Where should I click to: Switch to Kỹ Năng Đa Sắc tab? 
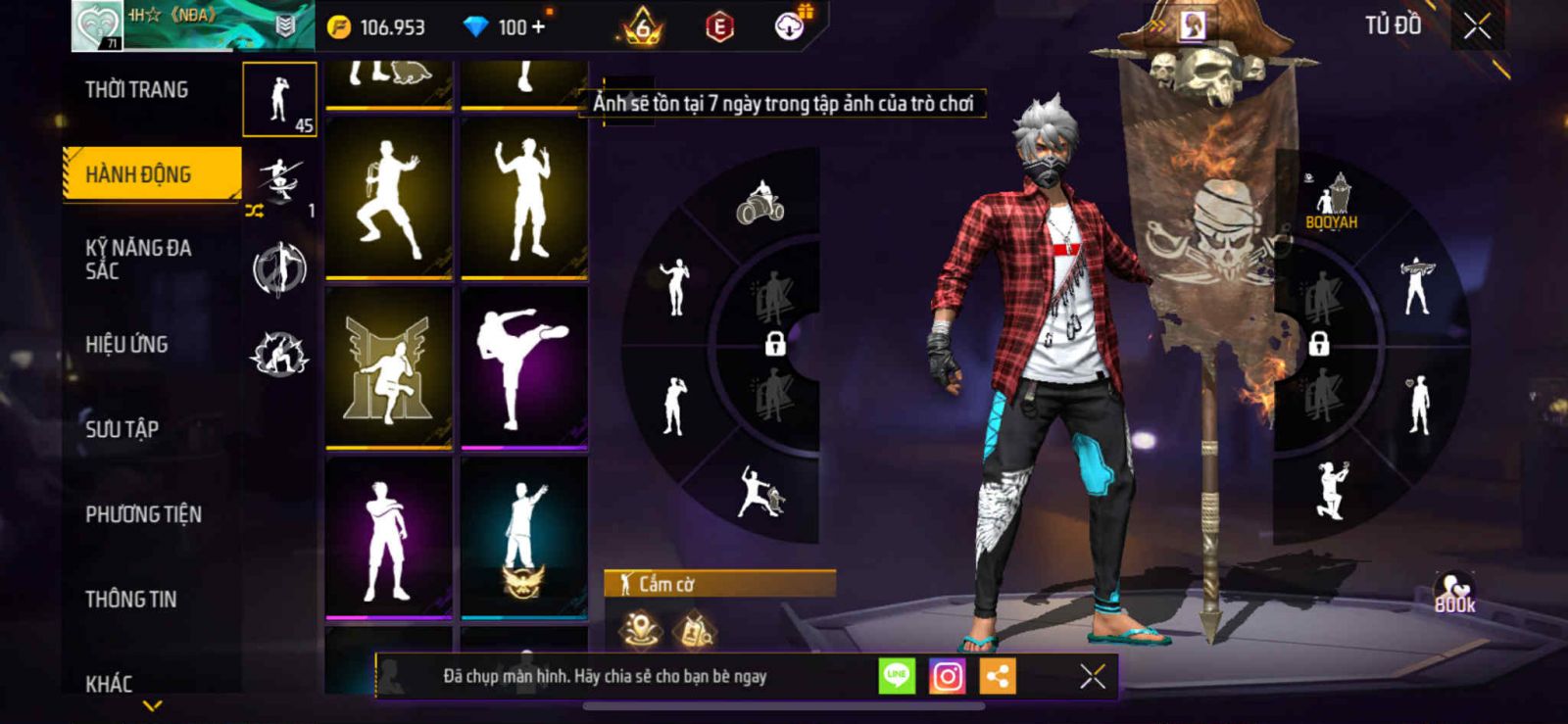pos(138,259)
